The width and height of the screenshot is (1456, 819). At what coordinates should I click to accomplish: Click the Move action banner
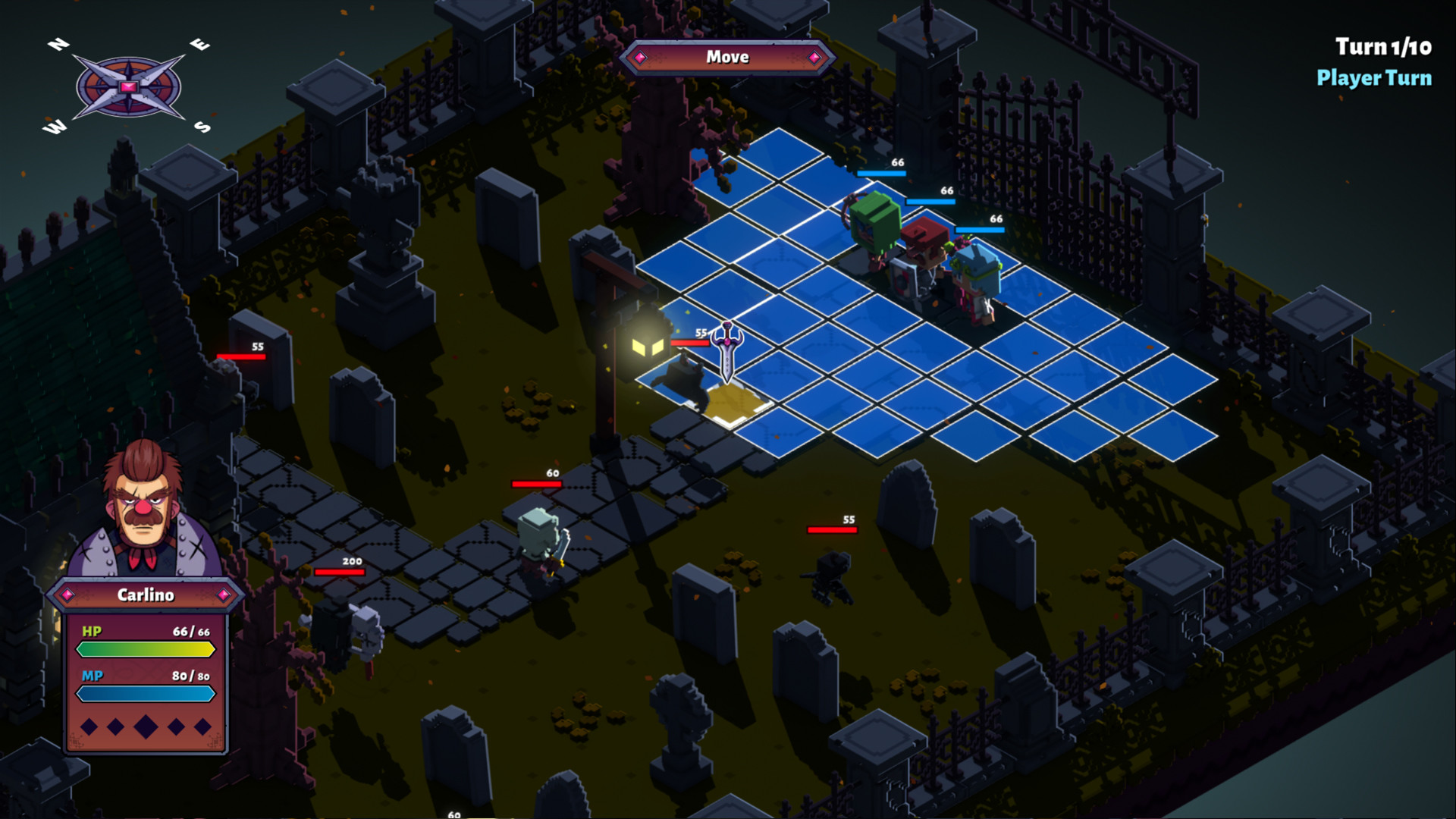coord(727,57)
